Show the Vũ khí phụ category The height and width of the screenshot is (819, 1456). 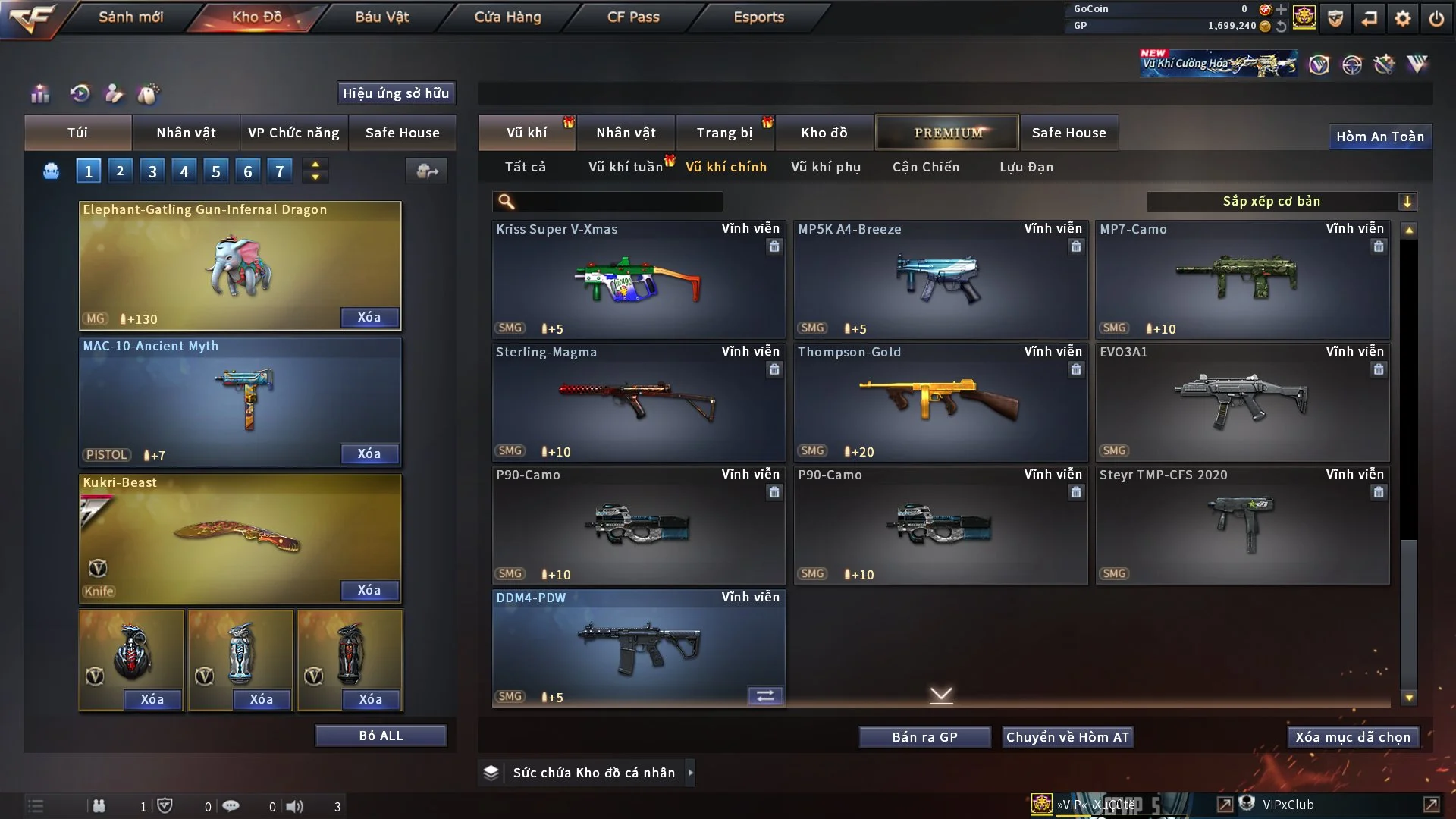coord(826,167)
